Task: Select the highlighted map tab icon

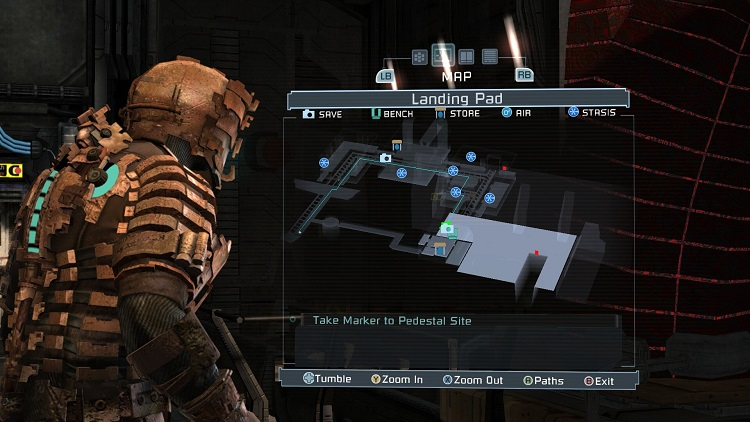Action: pyautogui.click(x=443, y=56)
